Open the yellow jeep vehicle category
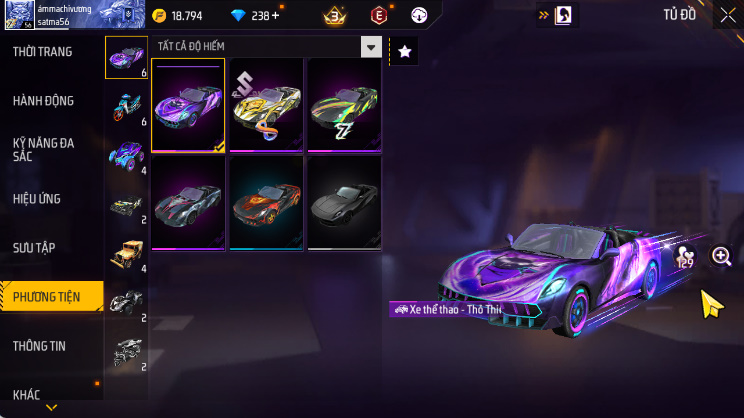The image size is (744, 418). [127, 253]
